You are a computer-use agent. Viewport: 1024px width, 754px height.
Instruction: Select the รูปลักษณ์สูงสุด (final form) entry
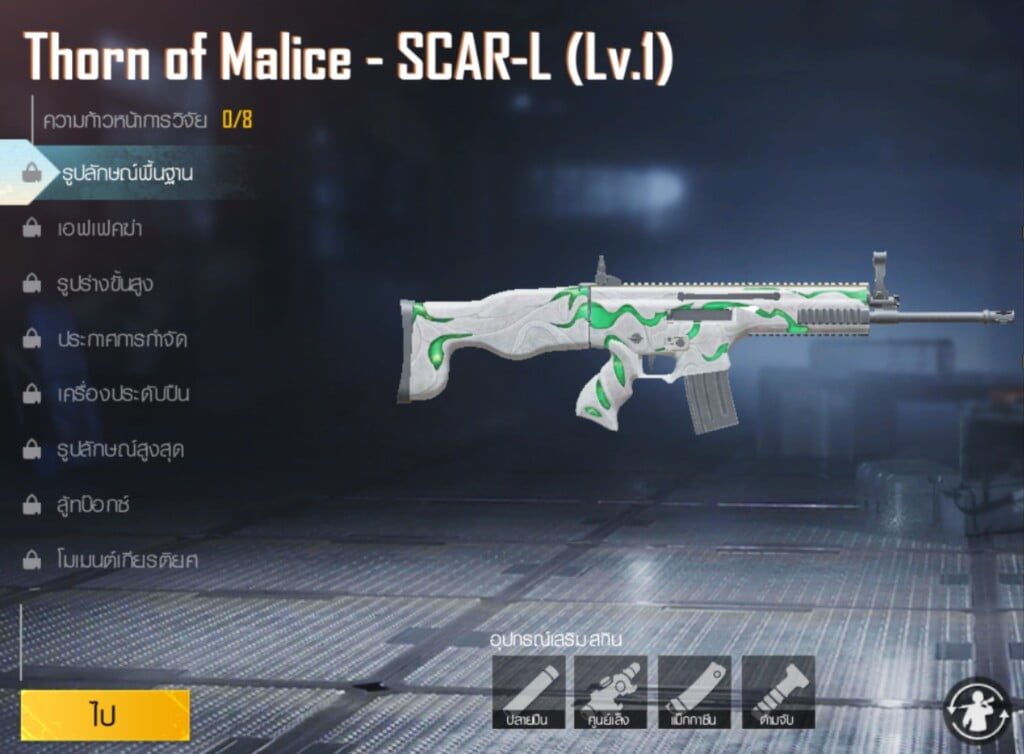(x=120, y=449)
